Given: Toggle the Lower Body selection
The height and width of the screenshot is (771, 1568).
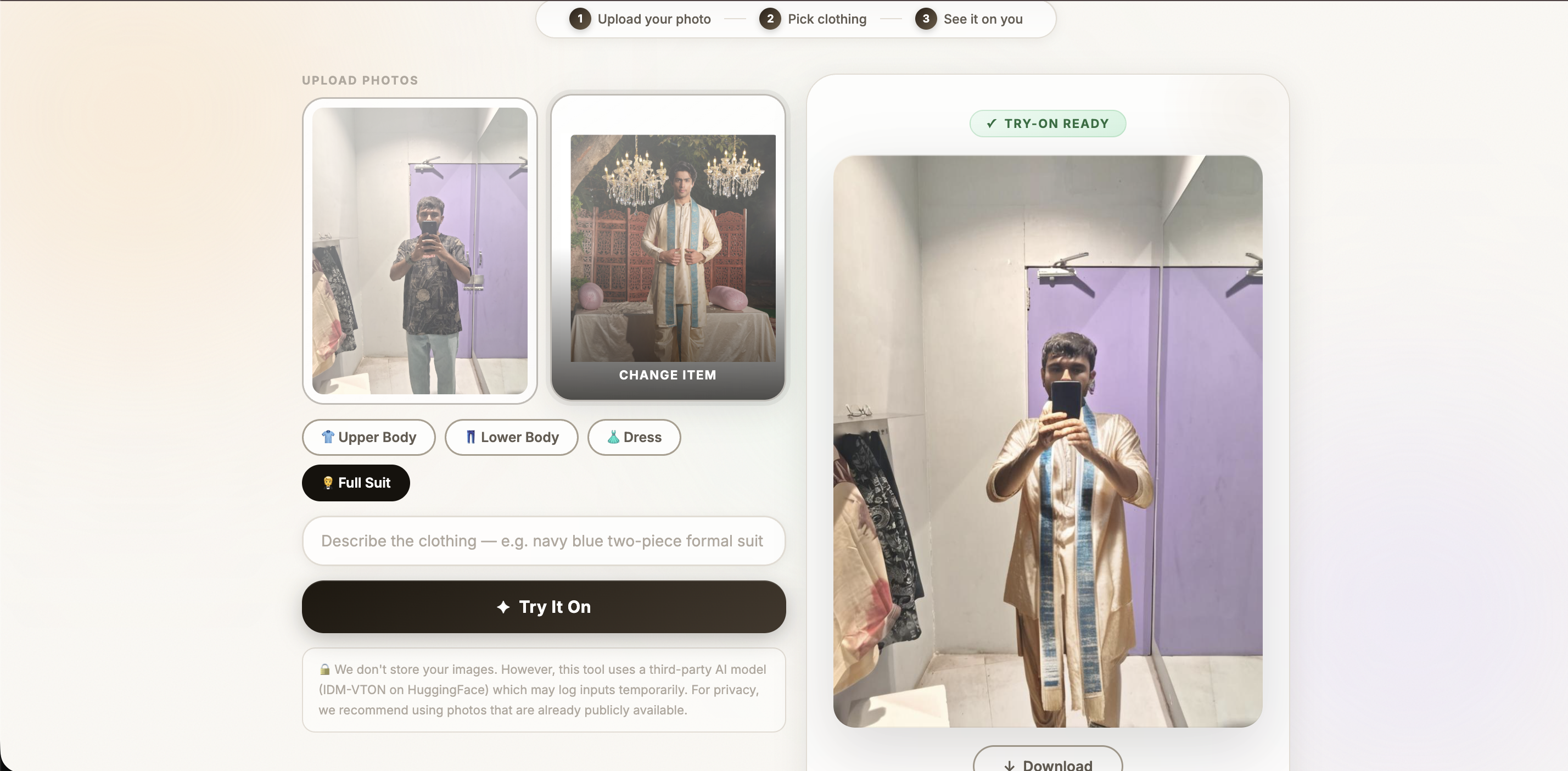Looking at the screenshot, I should (511, 437).
